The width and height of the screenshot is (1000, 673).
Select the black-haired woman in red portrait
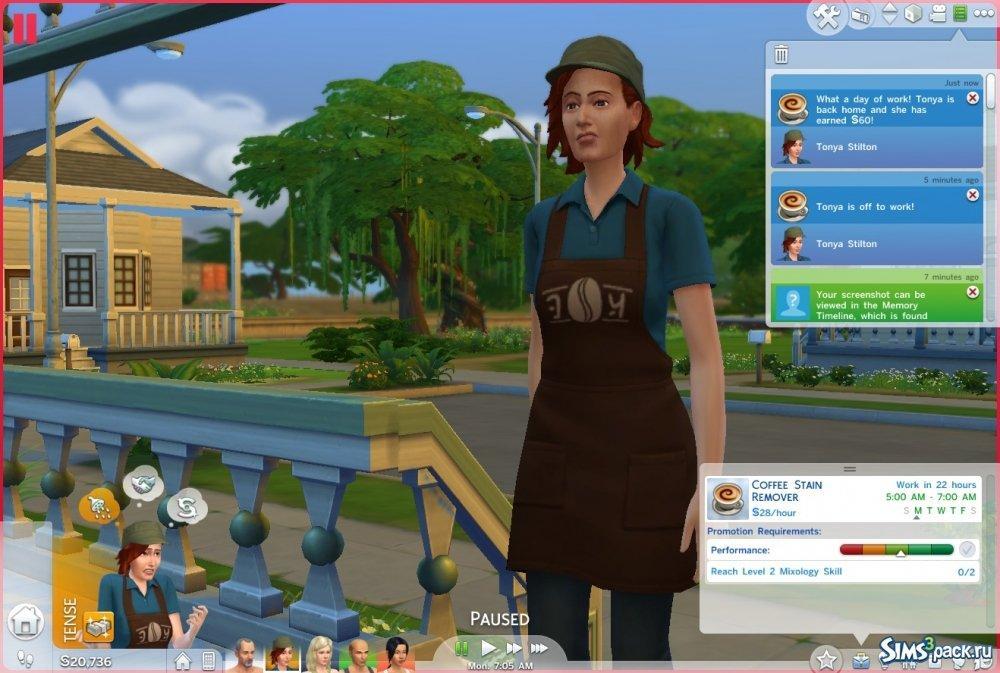[397, 655]
